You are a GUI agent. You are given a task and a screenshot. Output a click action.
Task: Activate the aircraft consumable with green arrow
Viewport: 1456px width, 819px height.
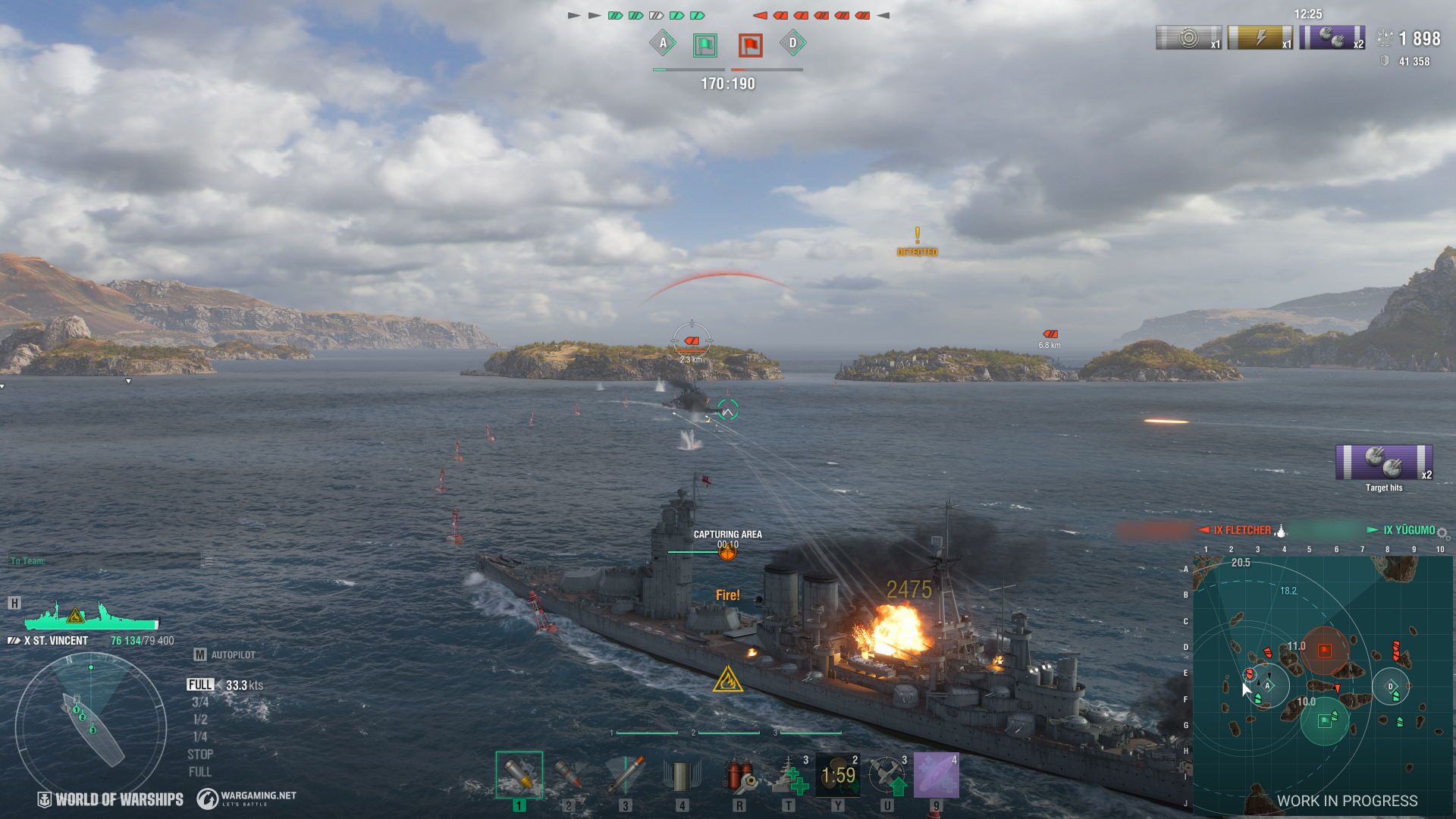(887, 775)
